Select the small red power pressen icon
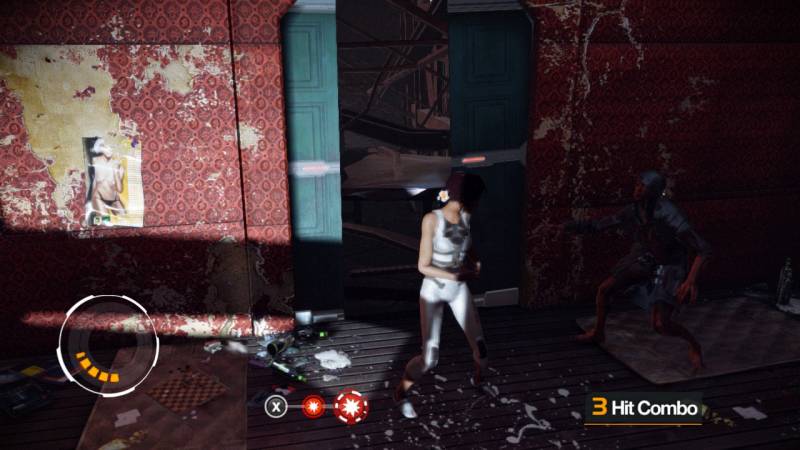800x450 pixels. click(x=313, y=407)
